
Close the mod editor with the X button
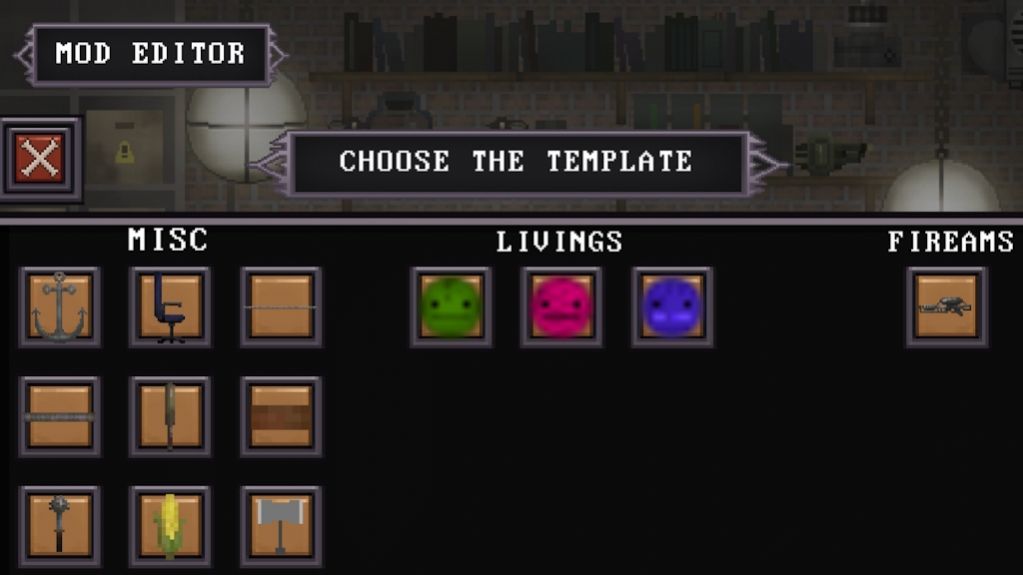(x=40, y=159)
